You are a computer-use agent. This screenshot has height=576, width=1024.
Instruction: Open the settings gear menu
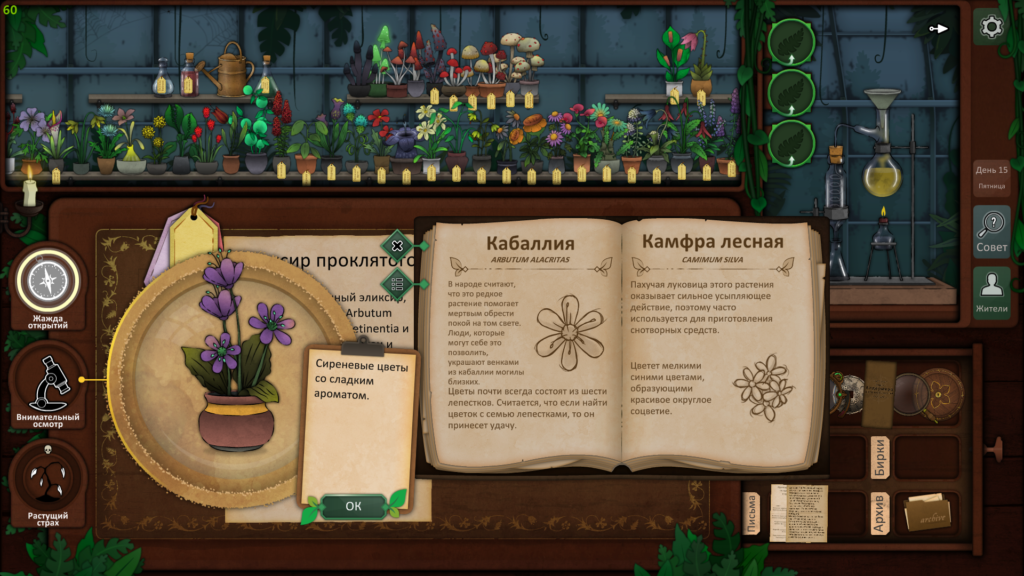[x=991, y=27]
